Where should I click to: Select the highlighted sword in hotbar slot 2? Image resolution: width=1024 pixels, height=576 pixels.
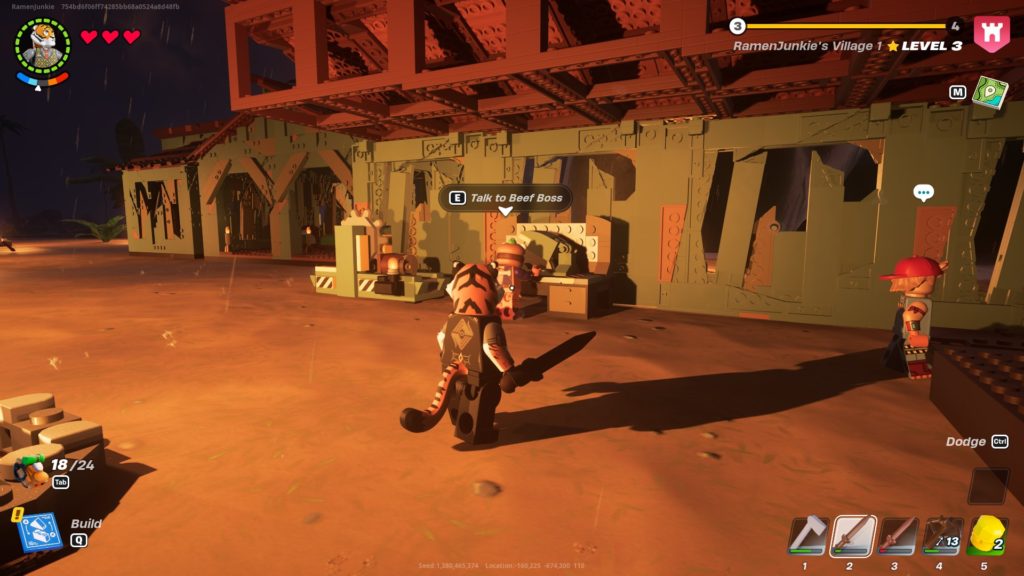pyautogui.click(x=854, y=535)
